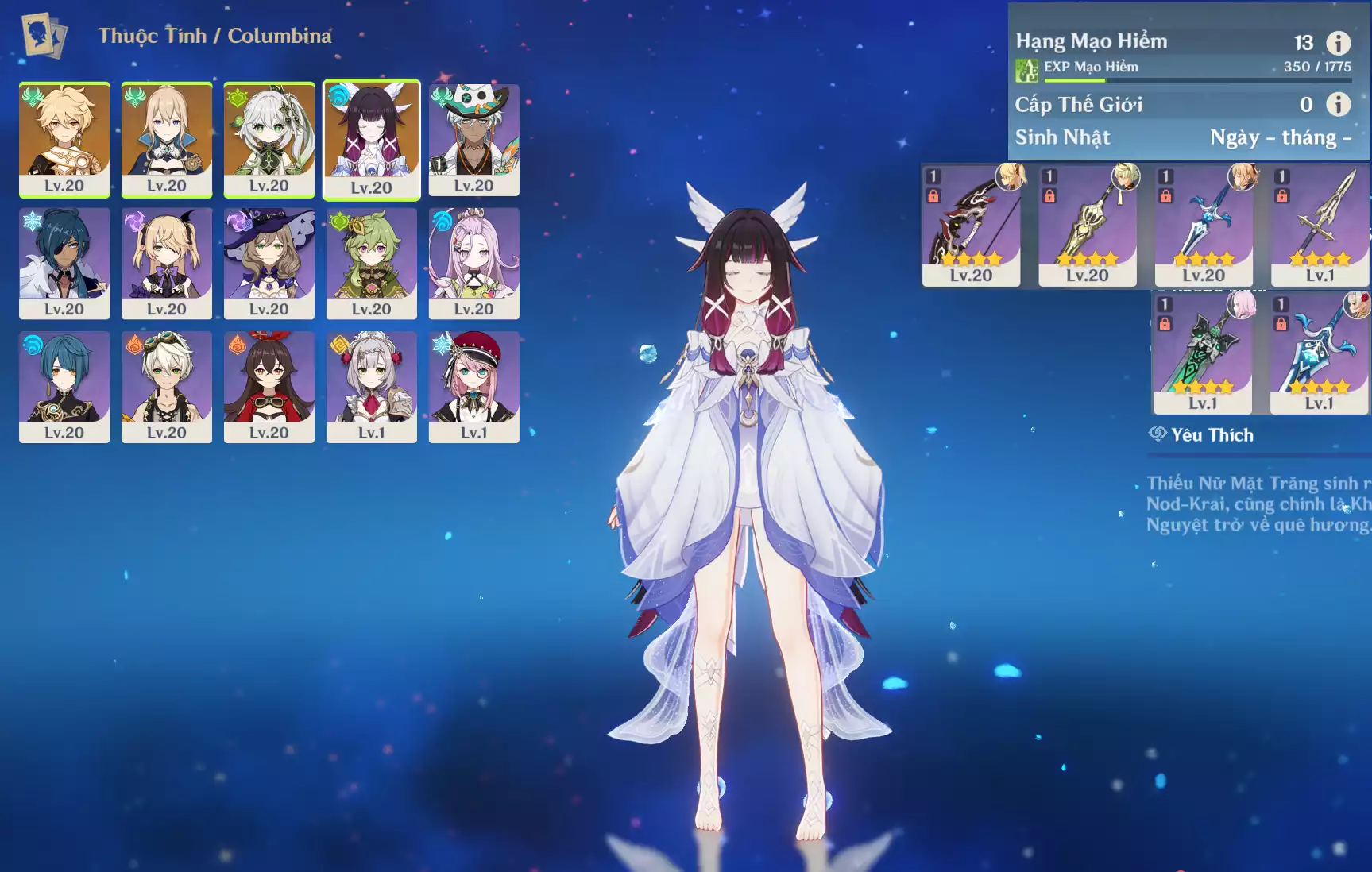
Task: Click the info icon beside Cấp Thế Giới
Action: (1338, 104)
